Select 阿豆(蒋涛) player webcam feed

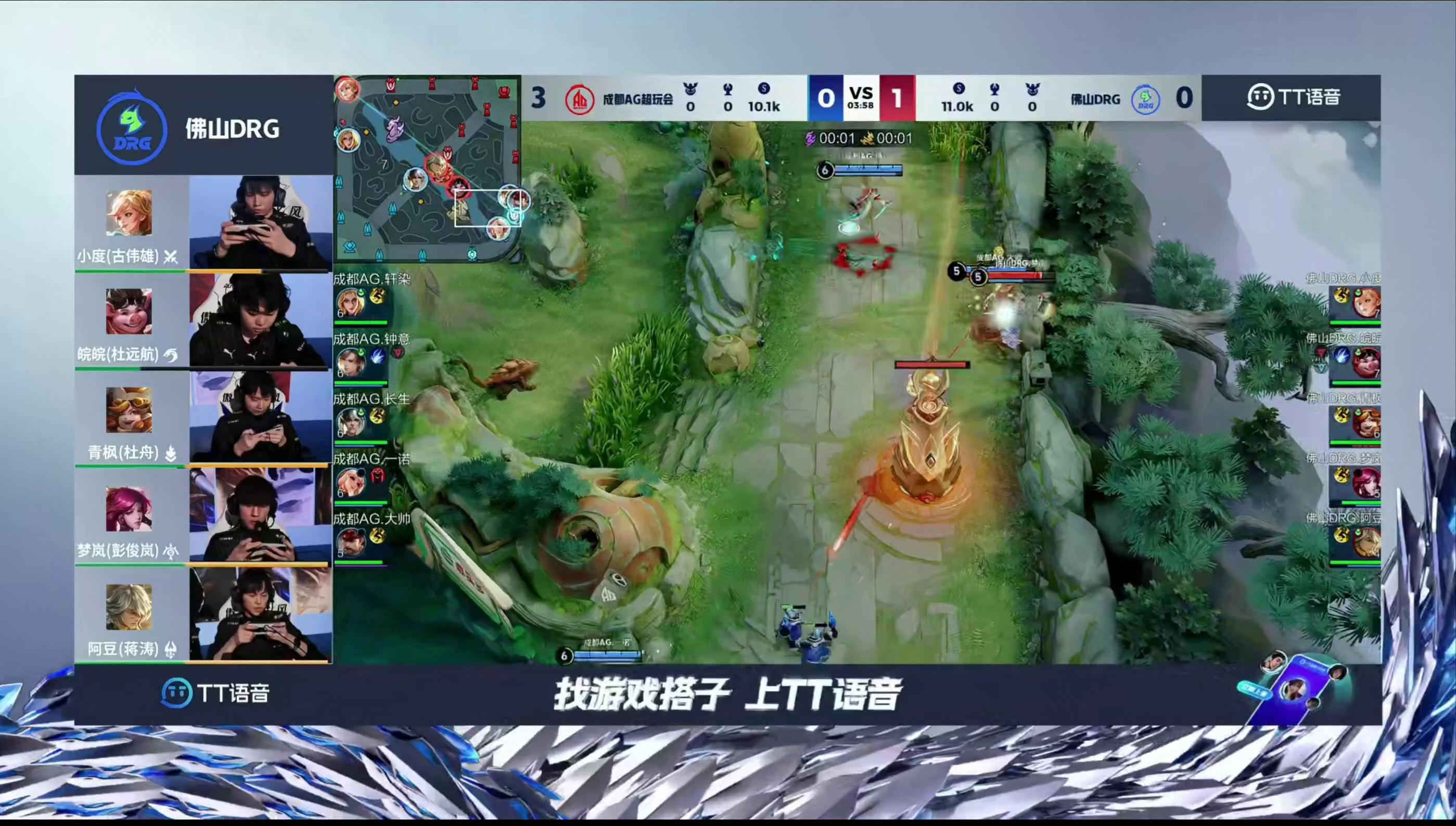click(x=260, y=614)
